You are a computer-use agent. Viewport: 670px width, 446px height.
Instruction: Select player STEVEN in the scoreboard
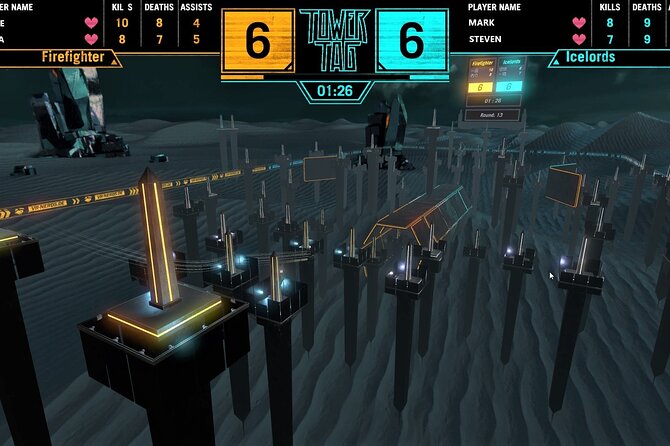click(487, 40)
